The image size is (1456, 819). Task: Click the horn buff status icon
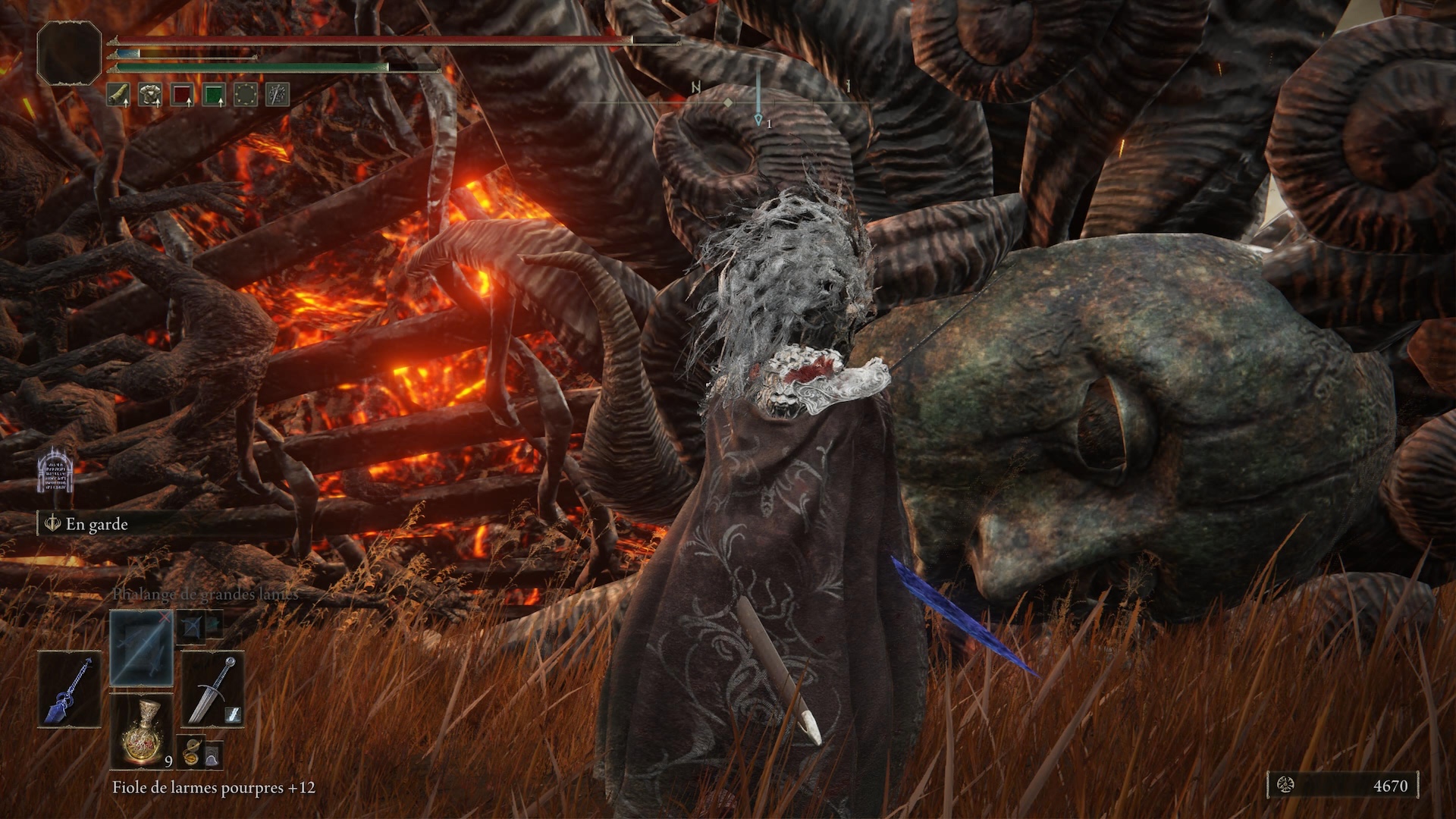point(118,95)
